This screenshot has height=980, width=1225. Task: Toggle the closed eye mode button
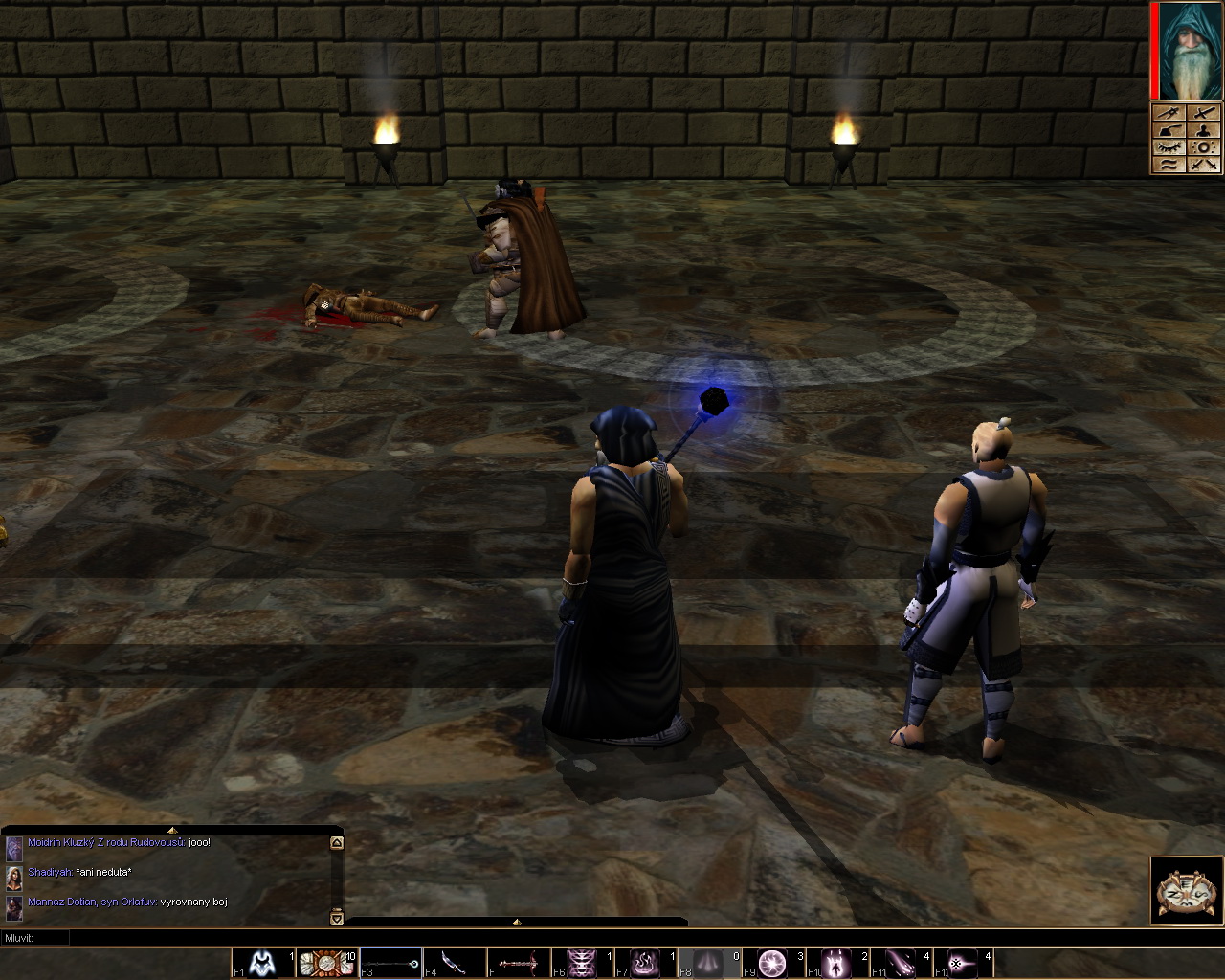pos(1169,147)
